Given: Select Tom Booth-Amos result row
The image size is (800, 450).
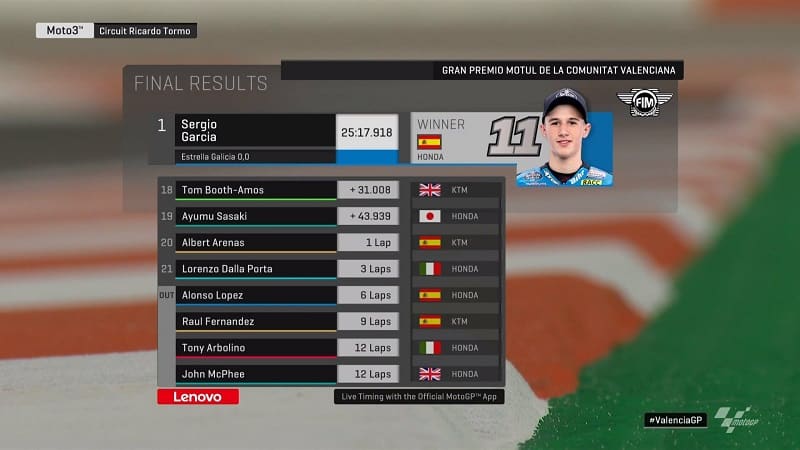Looking at the screenshot, I should point(256,190).
